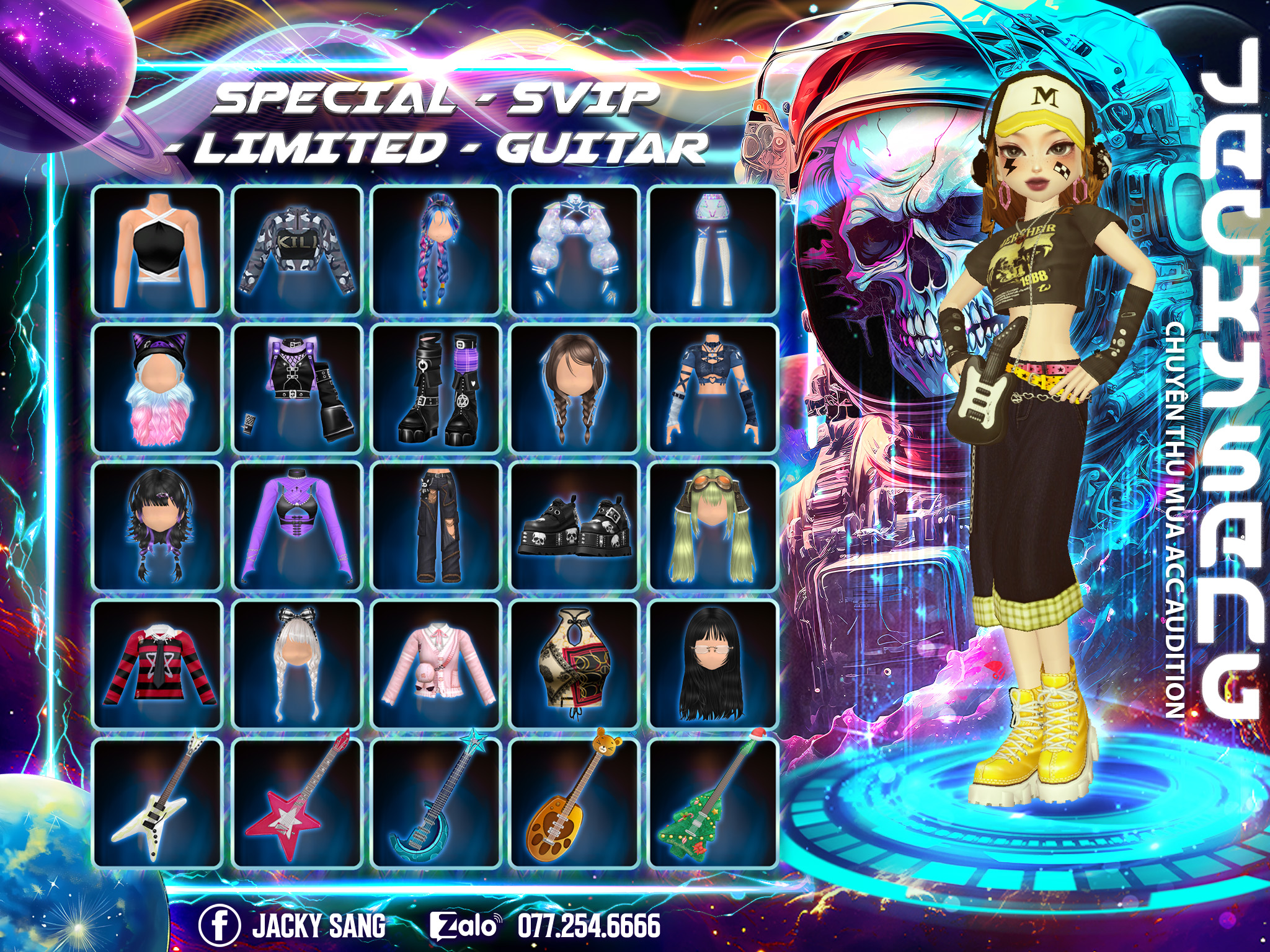The image size is (1270, 952).
Task: Choose the ripped black cargo jeans
Action: coord(436,526)
